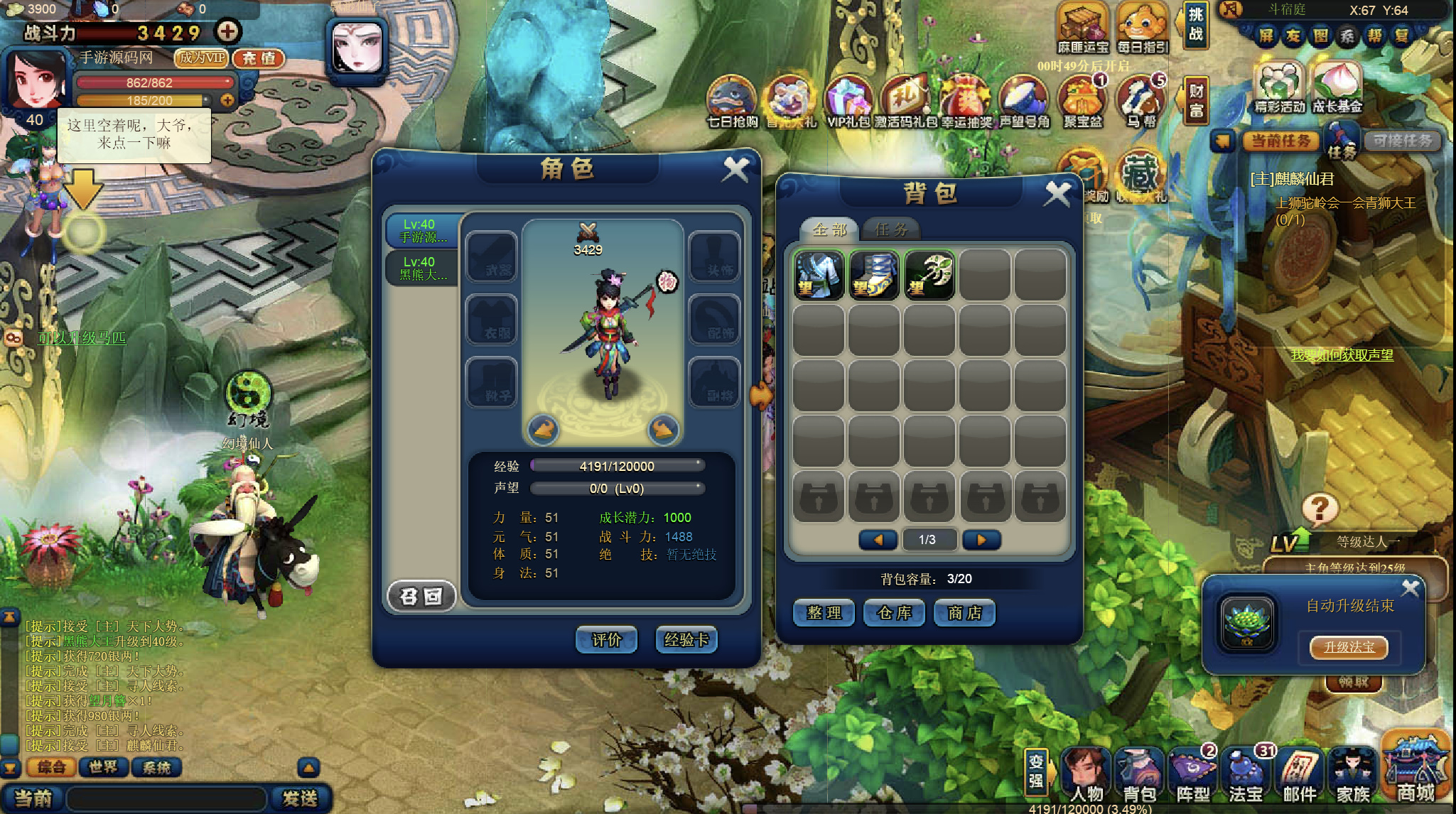The image size is (1456, 814).
Task: Use the 经验卡 experience card button
Action: 686,640
